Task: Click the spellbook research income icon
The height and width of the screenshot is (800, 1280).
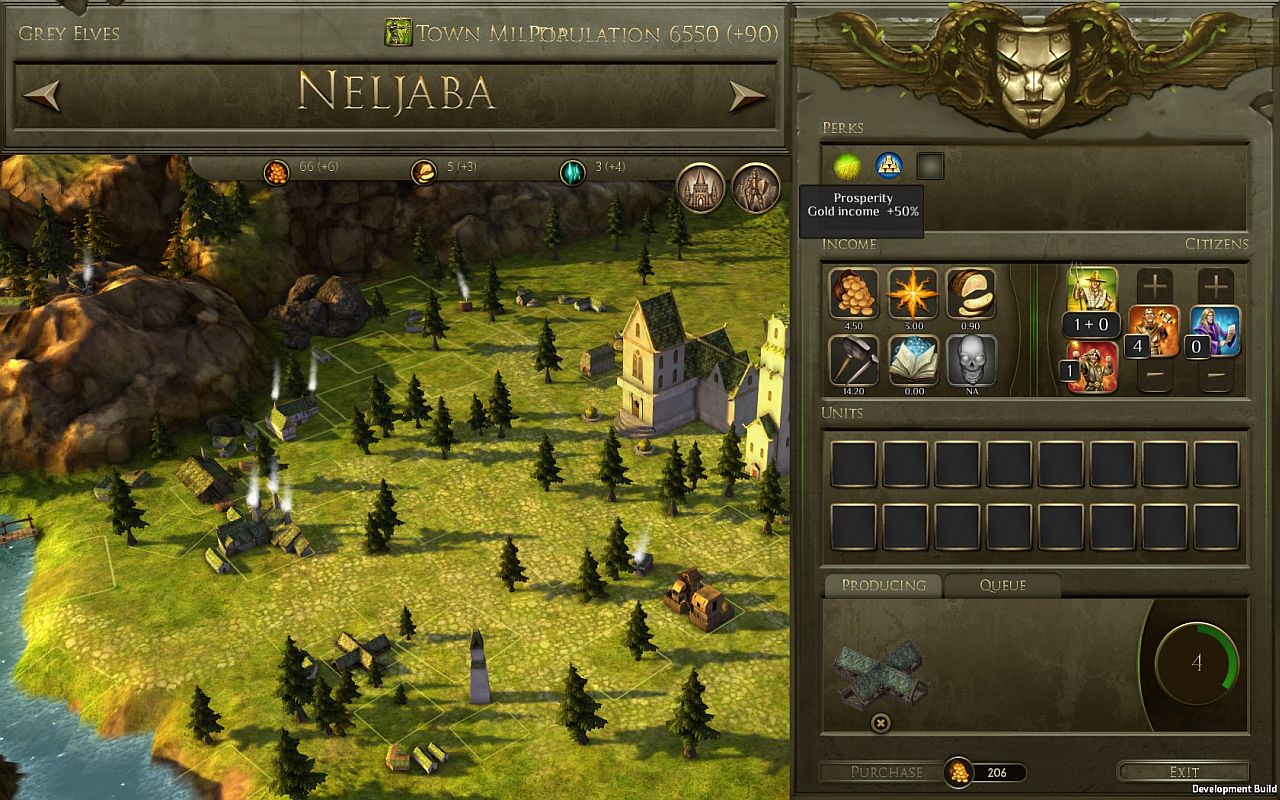Action: [x=912, y=359]
